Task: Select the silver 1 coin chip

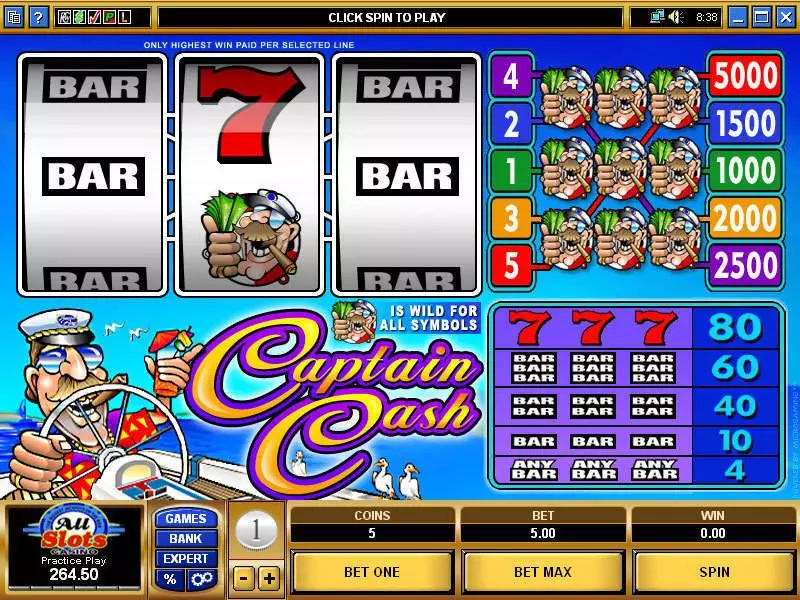Action: coord(256,531)
